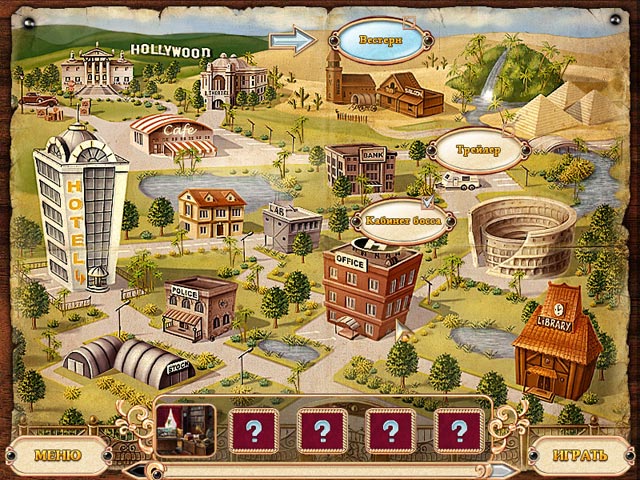Open the Меню button
The width and height of the screenshot is (640, 480).
[57, 453]
